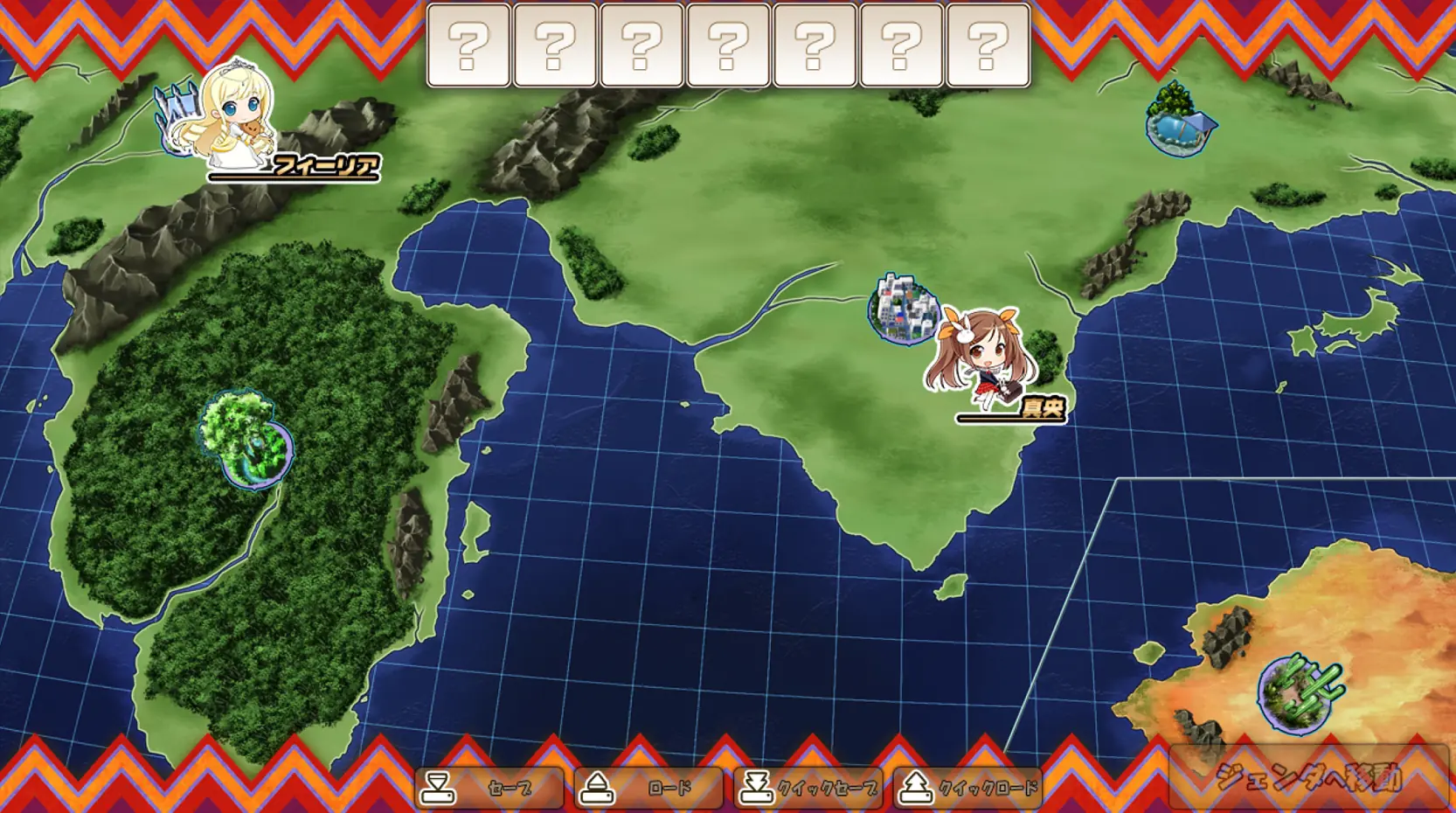Select the great tree forest location marker
Screen dimensions: 1456x813
[246, 439]
